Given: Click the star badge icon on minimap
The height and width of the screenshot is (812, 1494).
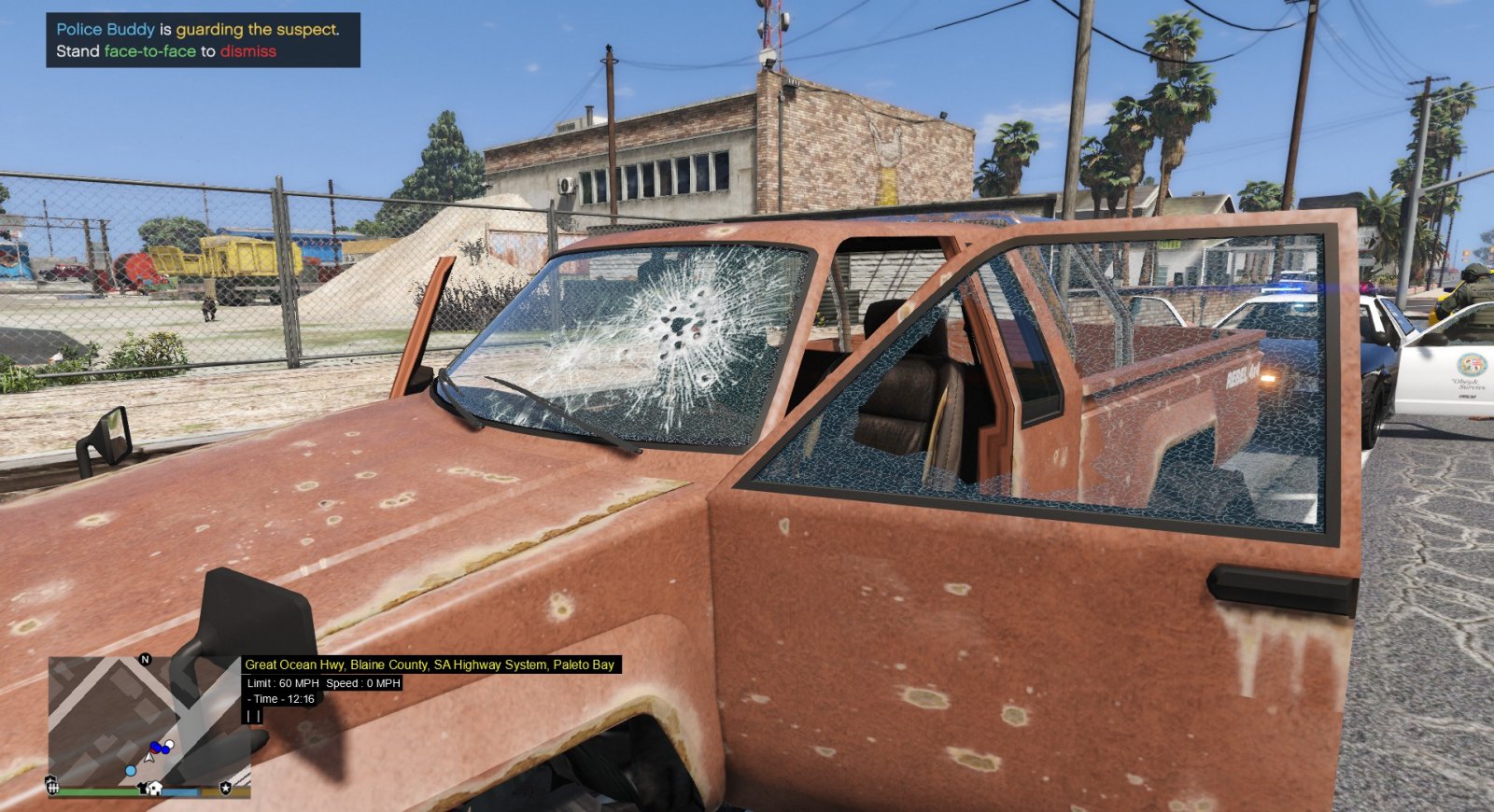Looking at the screenshot, I should pos(225,789).
